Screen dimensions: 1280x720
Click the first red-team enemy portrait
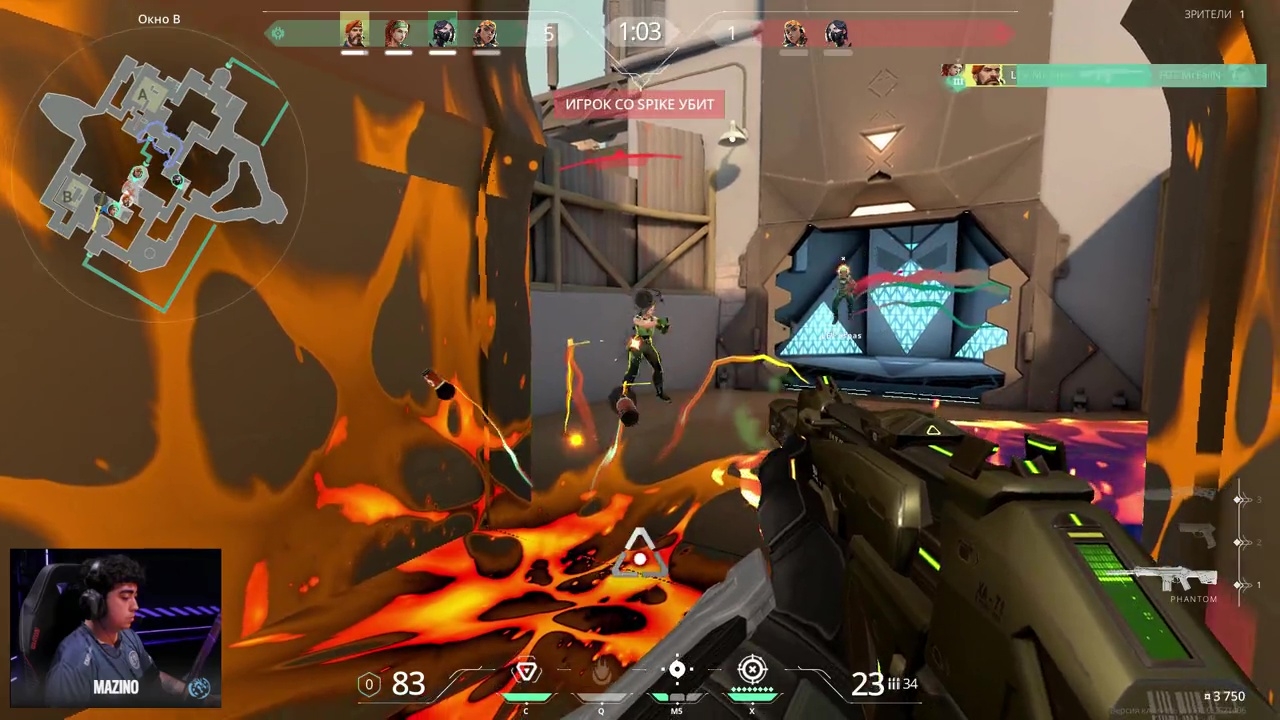pos(794,33)
